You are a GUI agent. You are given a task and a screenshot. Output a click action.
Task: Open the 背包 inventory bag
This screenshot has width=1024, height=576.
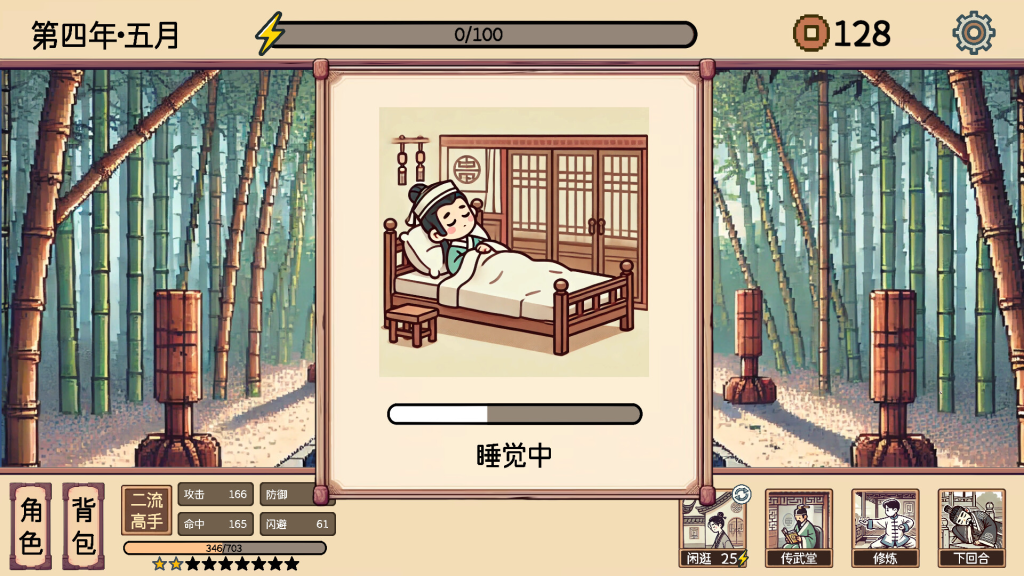84,526
